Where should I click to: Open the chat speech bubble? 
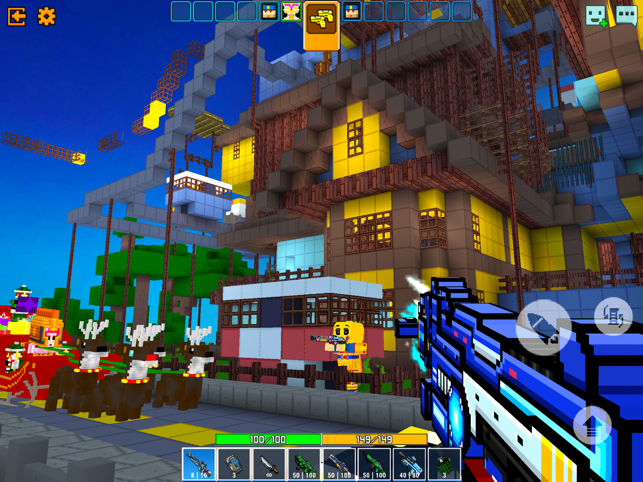627,15
